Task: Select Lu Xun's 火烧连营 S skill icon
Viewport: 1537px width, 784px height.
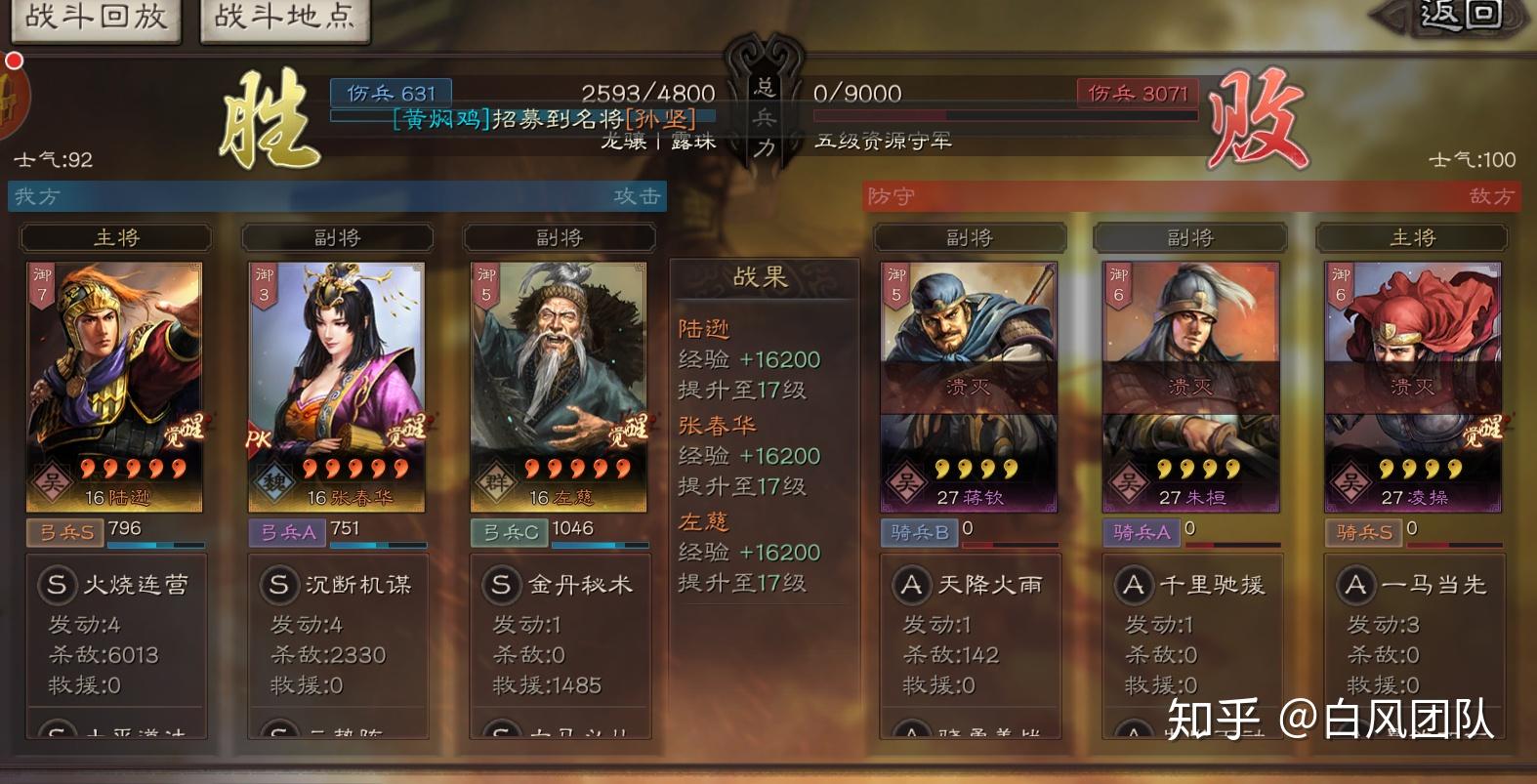Action: coord(59,585)
